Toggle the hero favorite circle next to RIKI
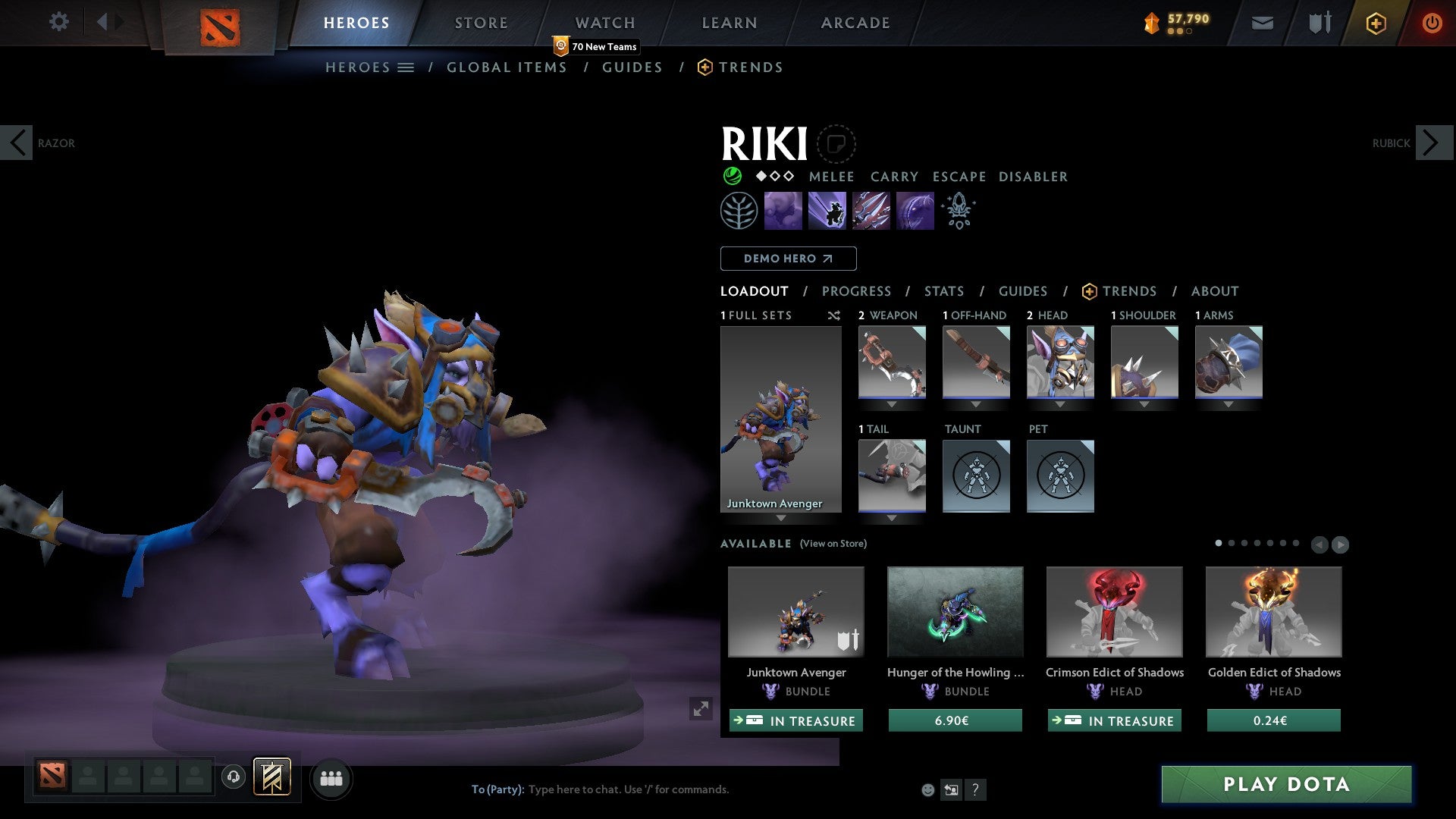This screenshot has width=1456, height=819. coord(836,143)
